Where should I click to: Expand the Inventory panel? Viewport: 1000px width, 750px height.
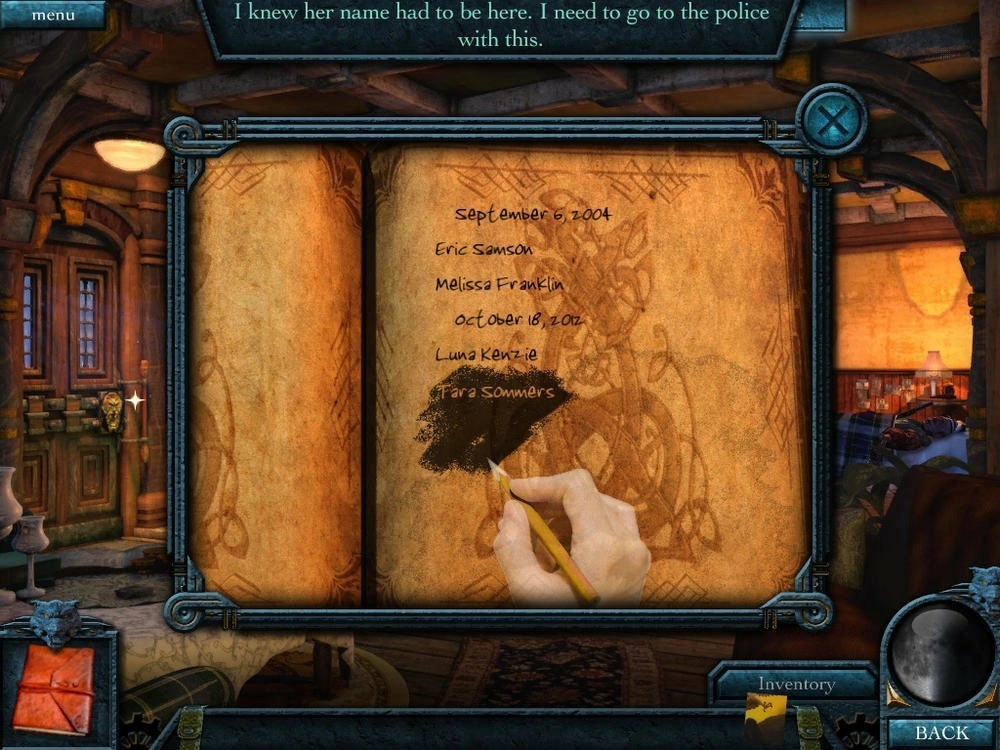click(x=796, y=684)
